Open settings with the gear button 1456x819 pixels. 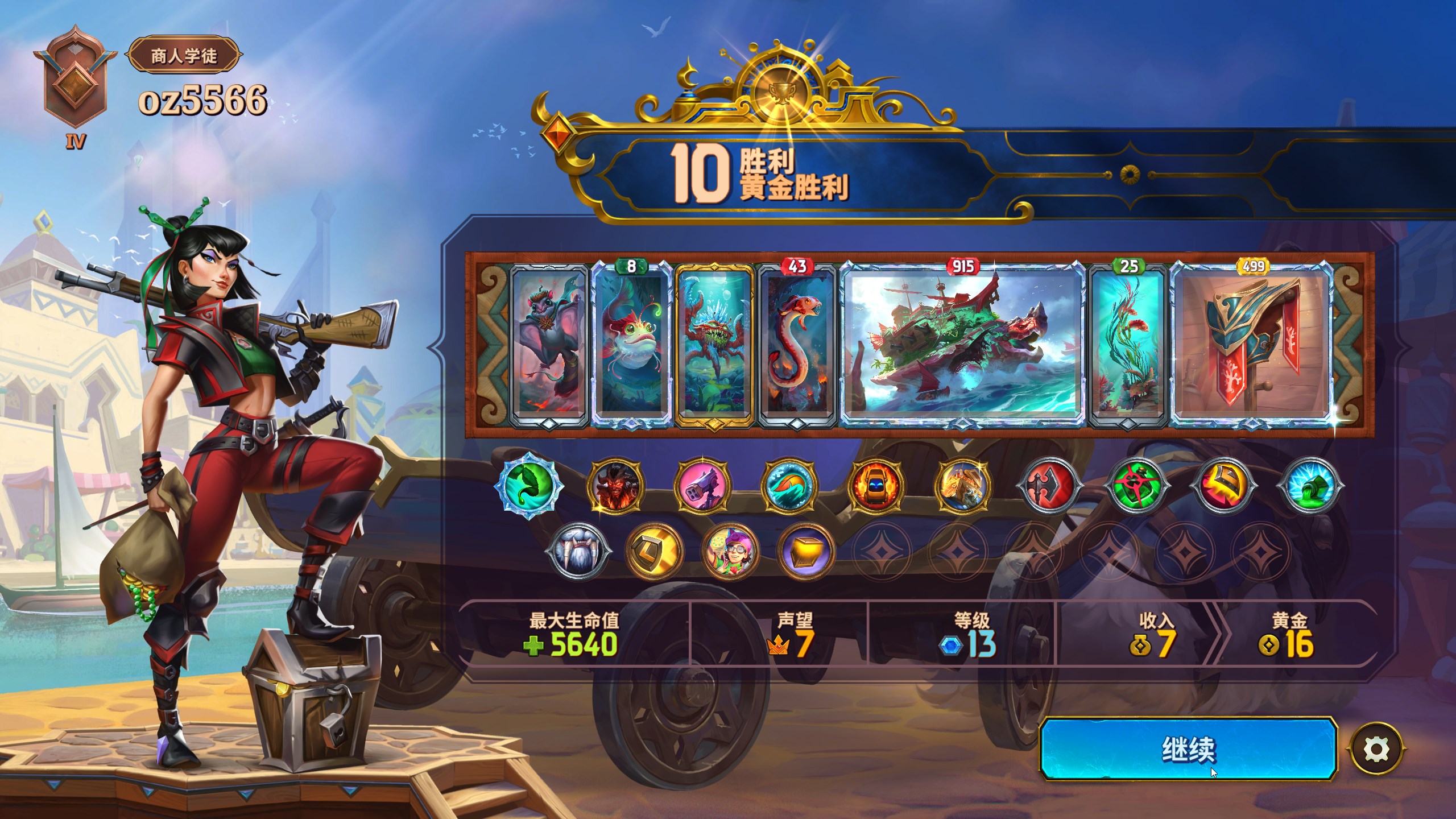click(x=1376, y=749)
